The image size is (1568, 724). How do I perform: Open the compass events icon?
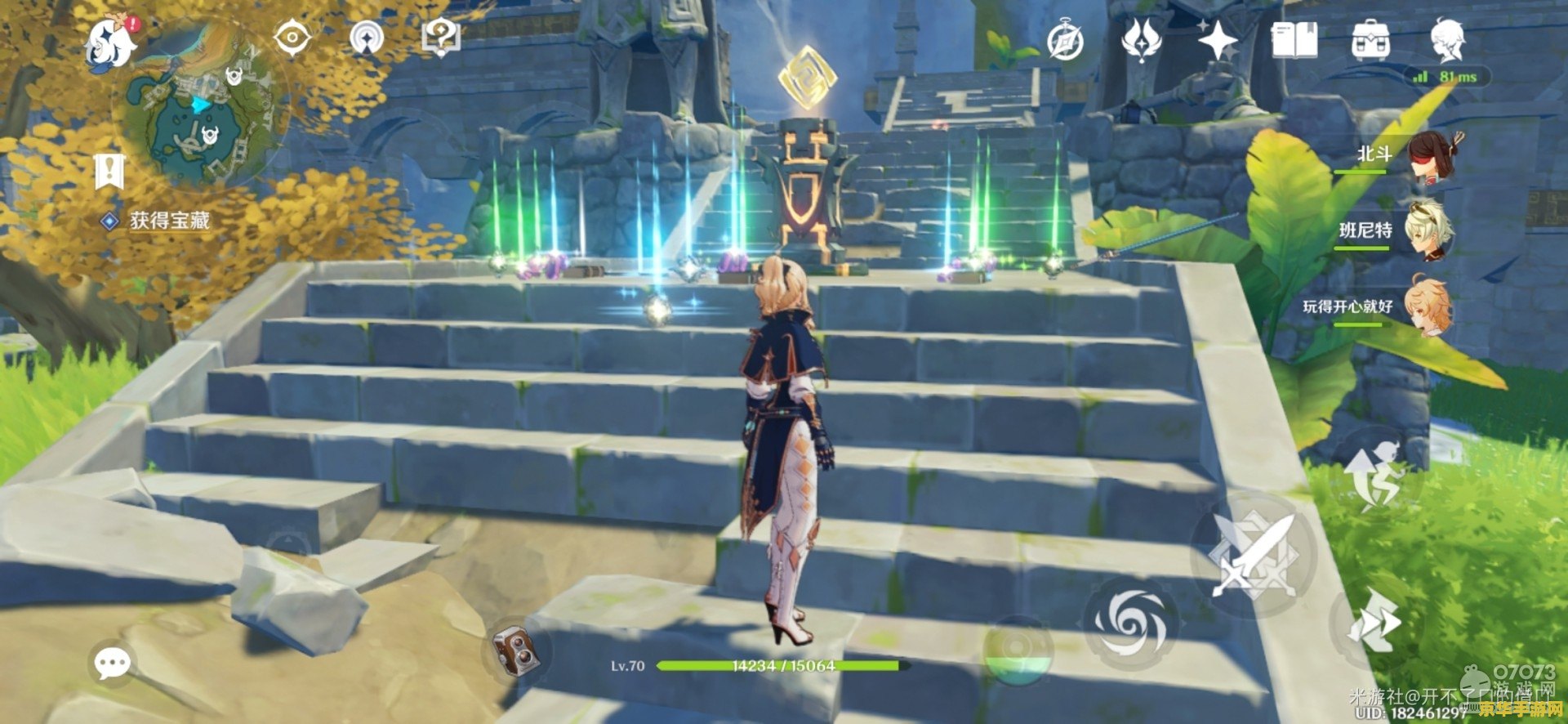[x=1066, y=41]
